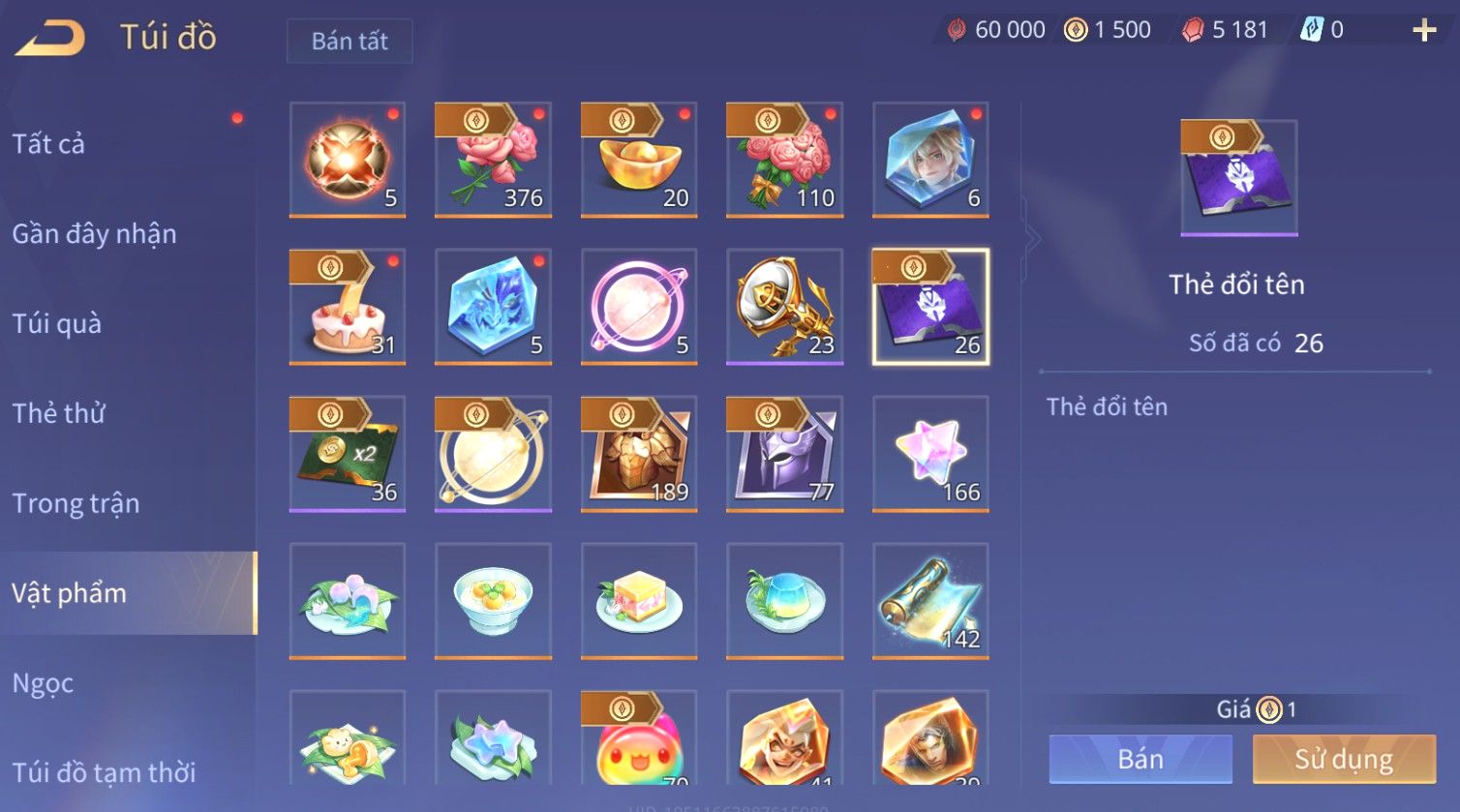This screenshot has height=812, width=1460.
Task: View the Túi đồ tạm thời tab
Action: 104,772
